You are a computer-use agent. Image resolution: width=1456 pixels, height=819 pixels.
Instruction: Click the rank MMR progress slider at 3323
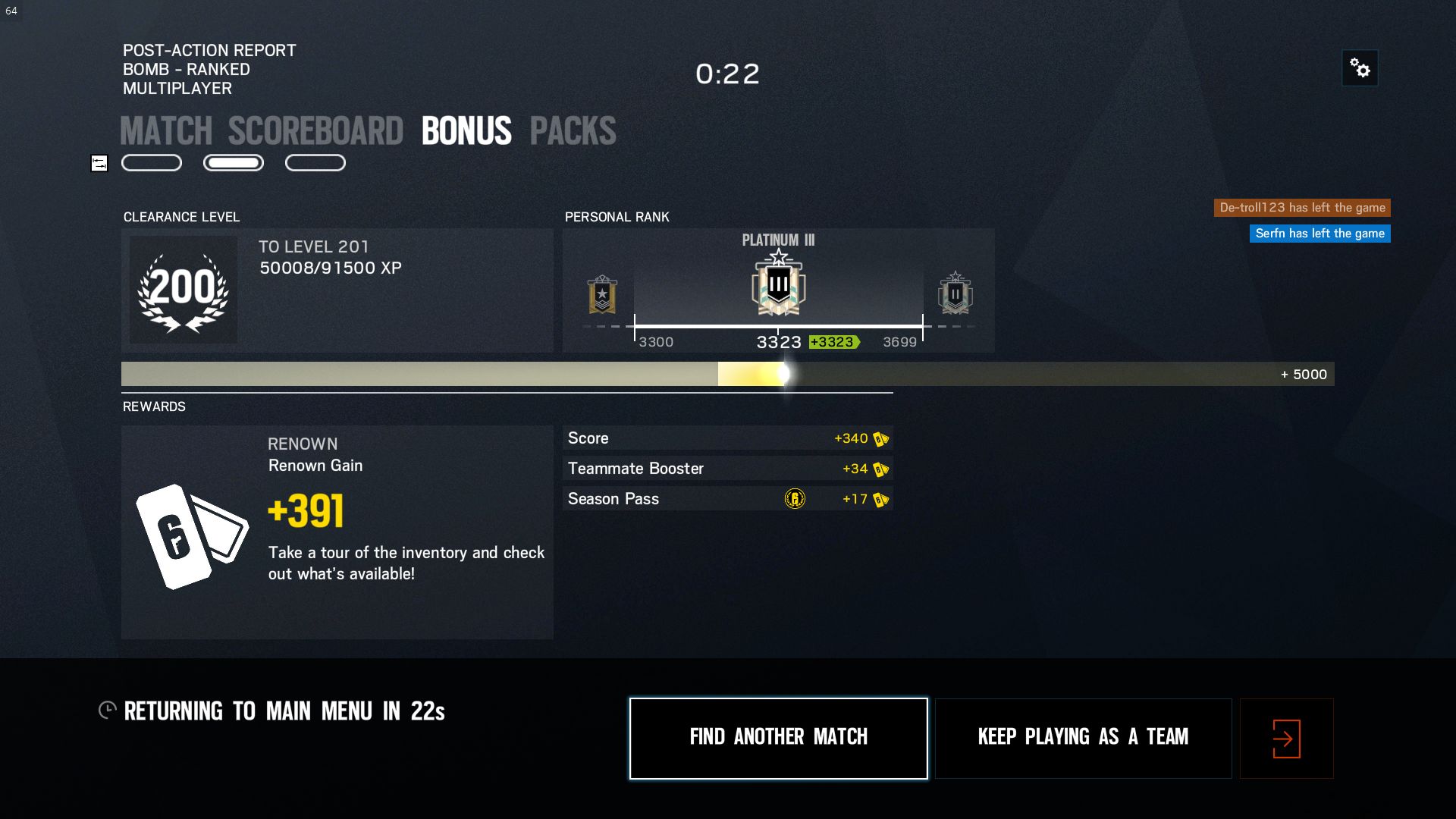(779, 328)
